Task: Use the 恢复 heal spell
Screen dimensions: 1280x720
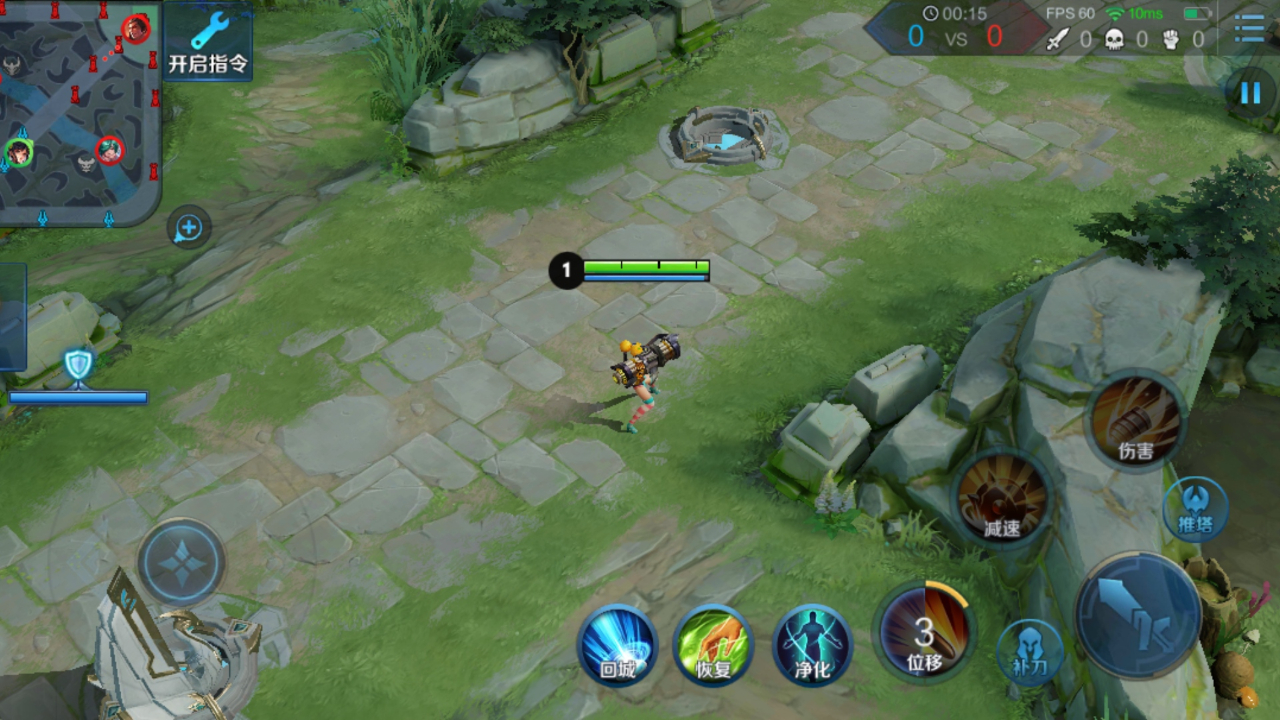Action: pos(714,645)
